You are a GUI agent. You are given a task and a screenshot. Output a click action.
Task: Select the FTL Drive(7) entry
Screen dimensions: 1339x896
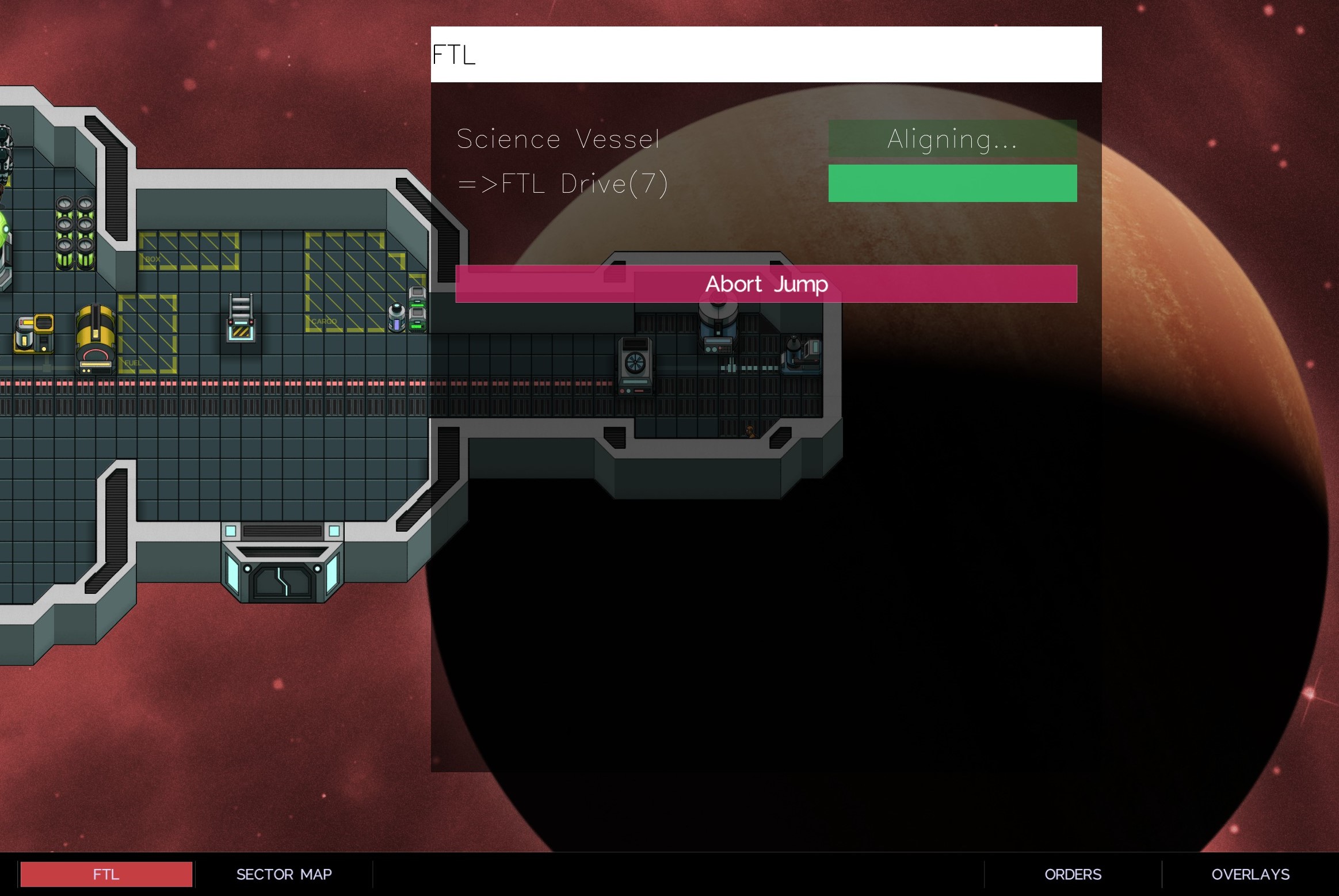(563, 184)
